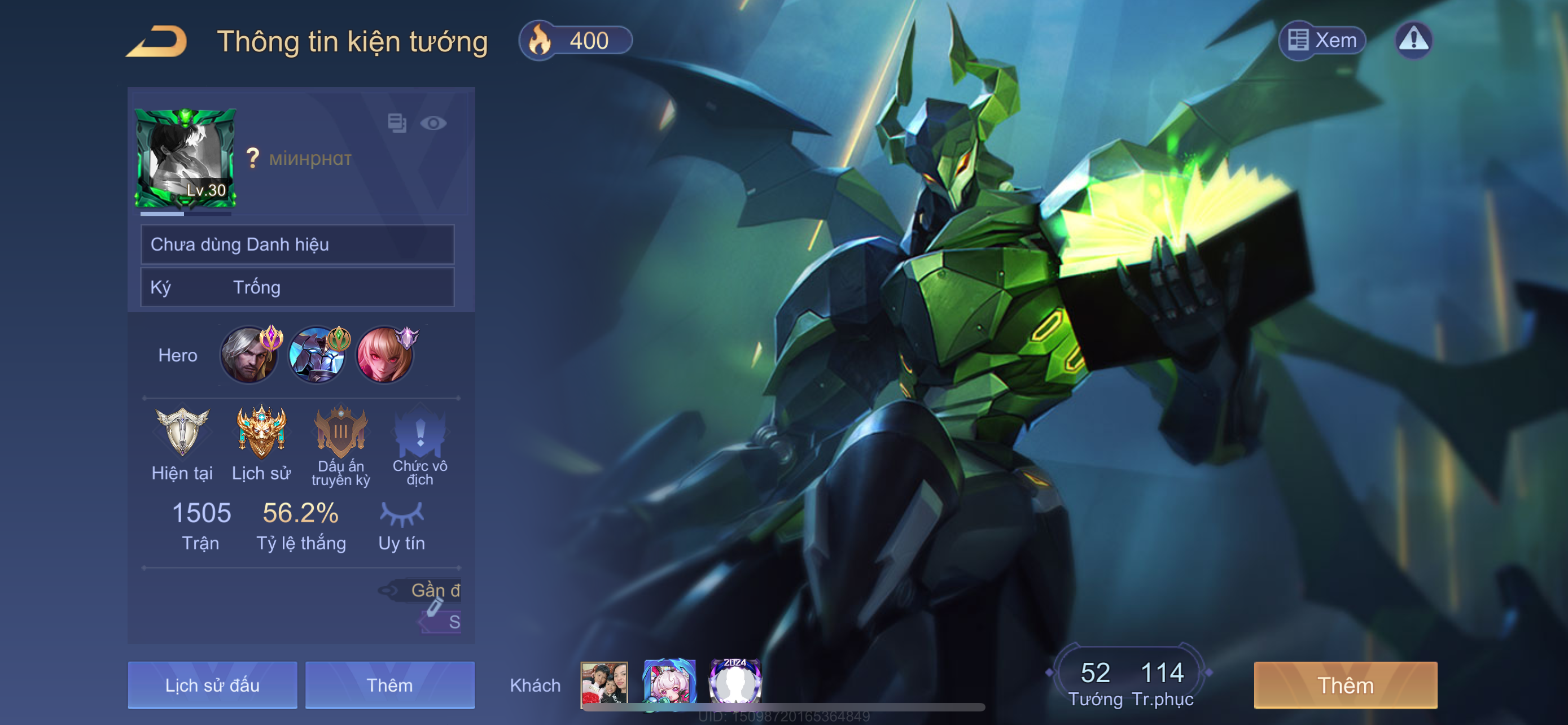Show the Lịch sử rank history badge
Screen dimensions: 1568x725
261,433
